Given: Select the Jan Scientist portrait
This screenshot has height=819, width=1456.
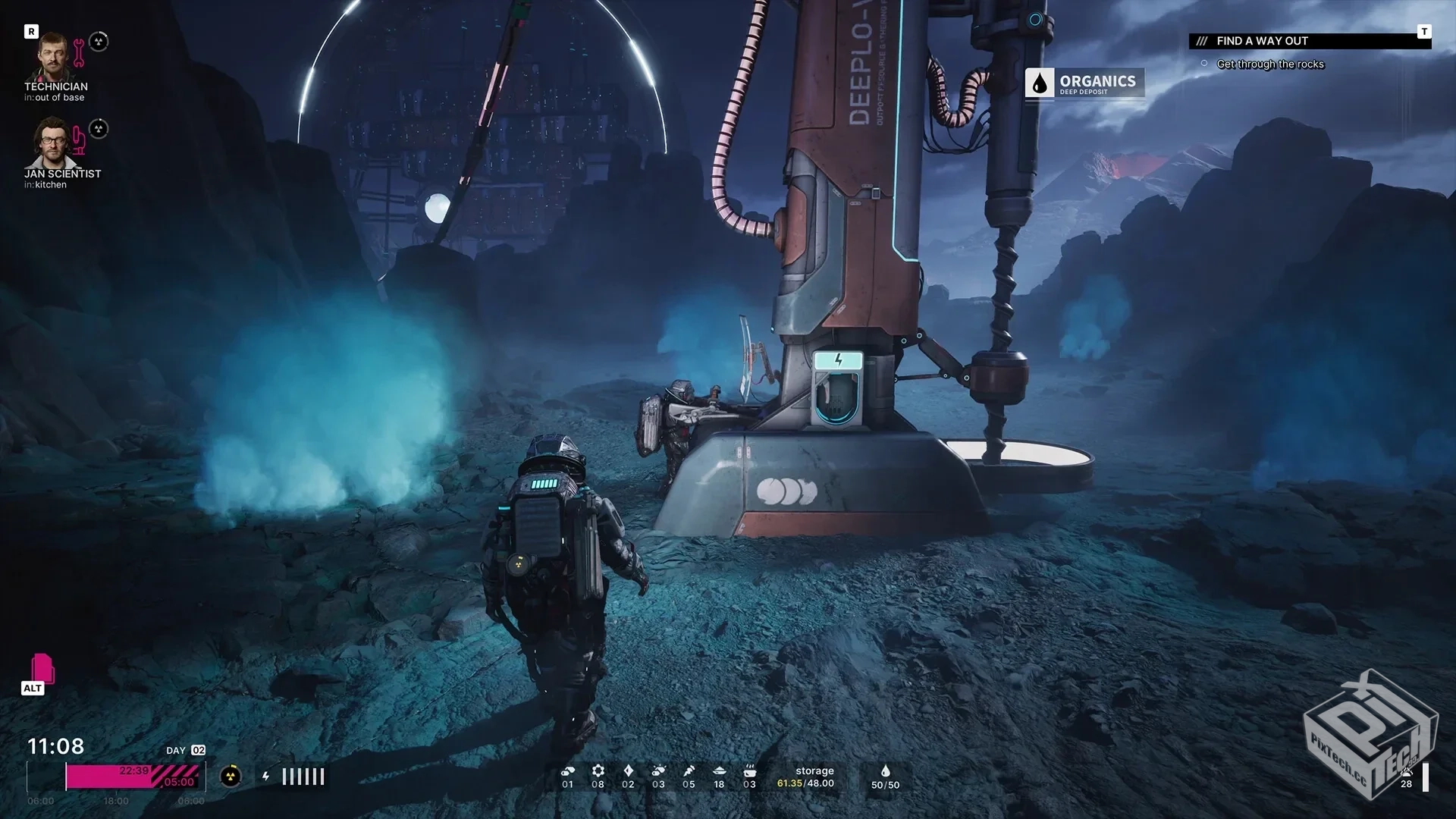Looking at the screenshot, I should coord(53,143).
